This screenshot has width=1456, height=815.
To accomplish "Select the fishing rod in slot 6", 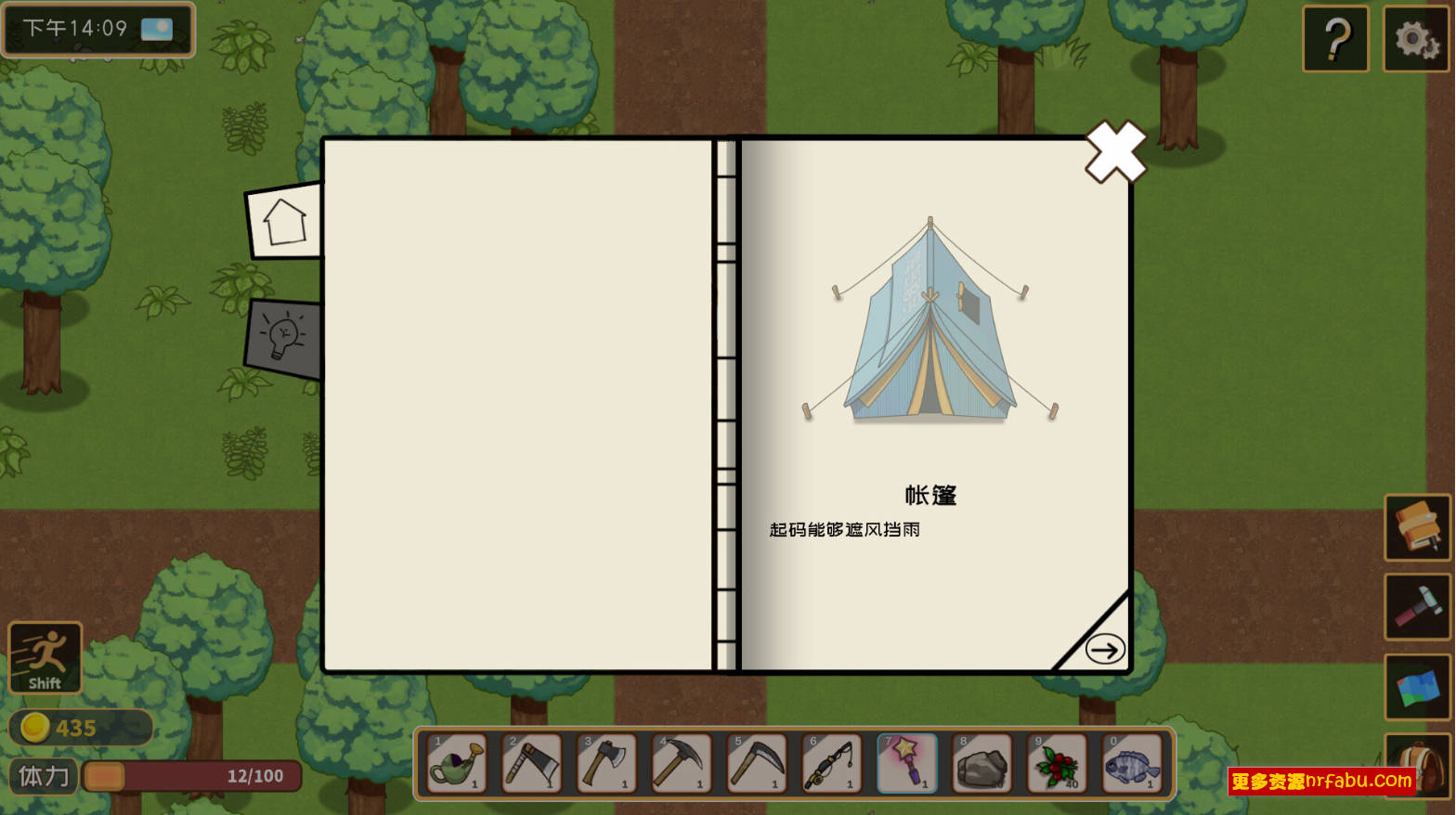I will coord(831,763).
